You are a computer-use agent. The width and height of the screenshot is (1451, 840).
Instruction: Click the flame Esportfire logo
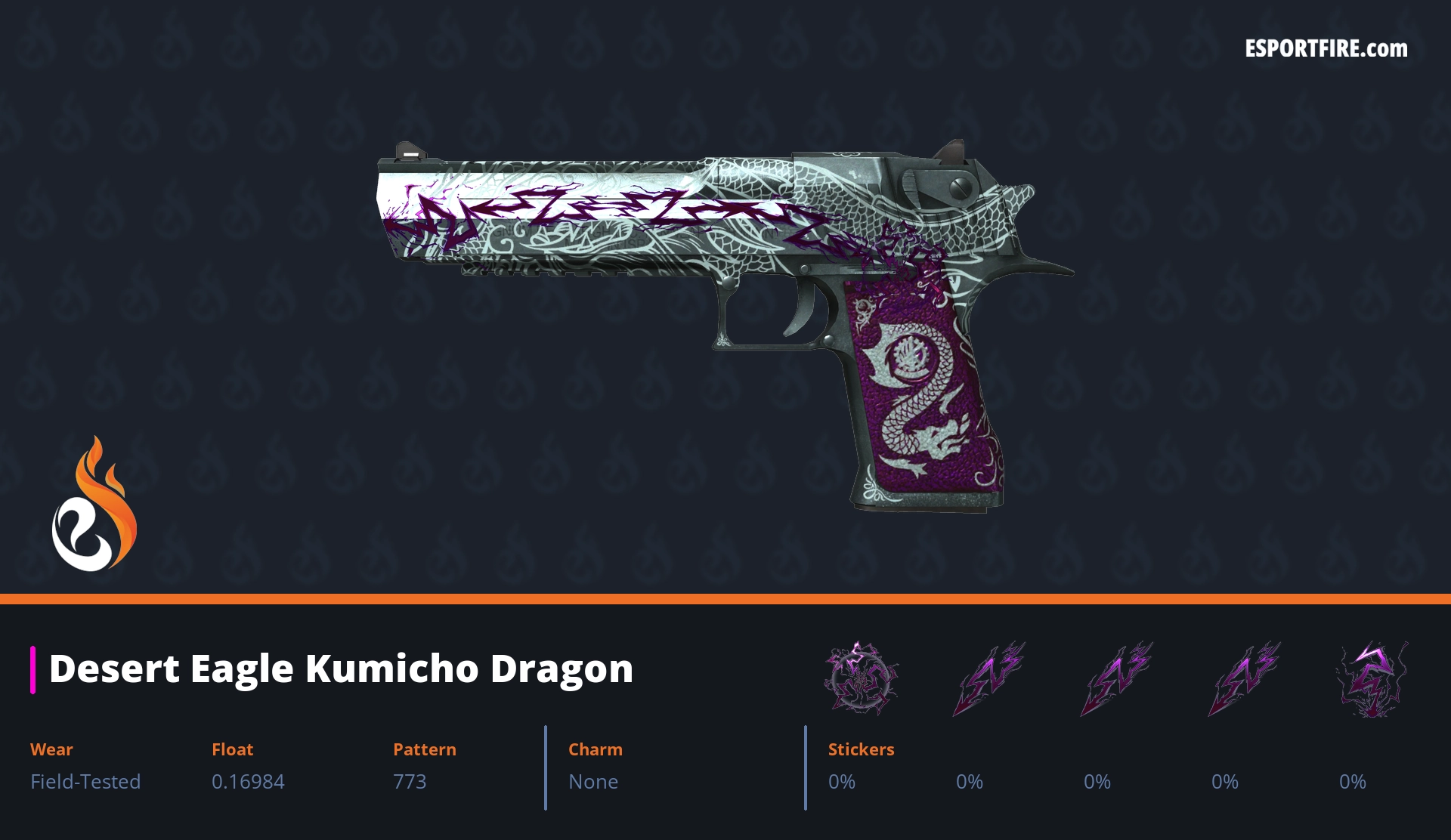(x=94, y=505)
